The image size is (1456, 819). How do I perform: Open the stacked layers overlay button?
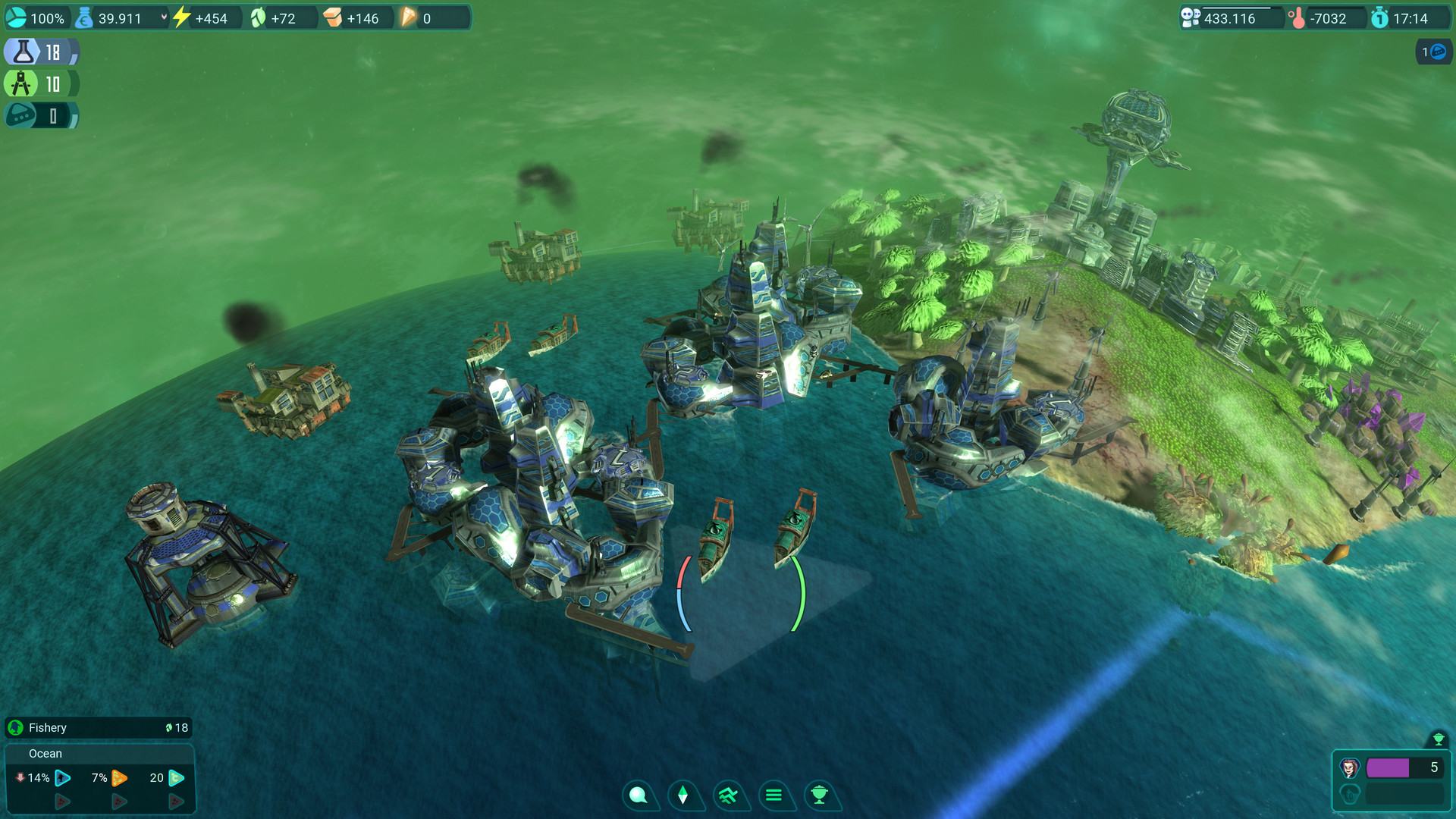[x=728, y=795]
